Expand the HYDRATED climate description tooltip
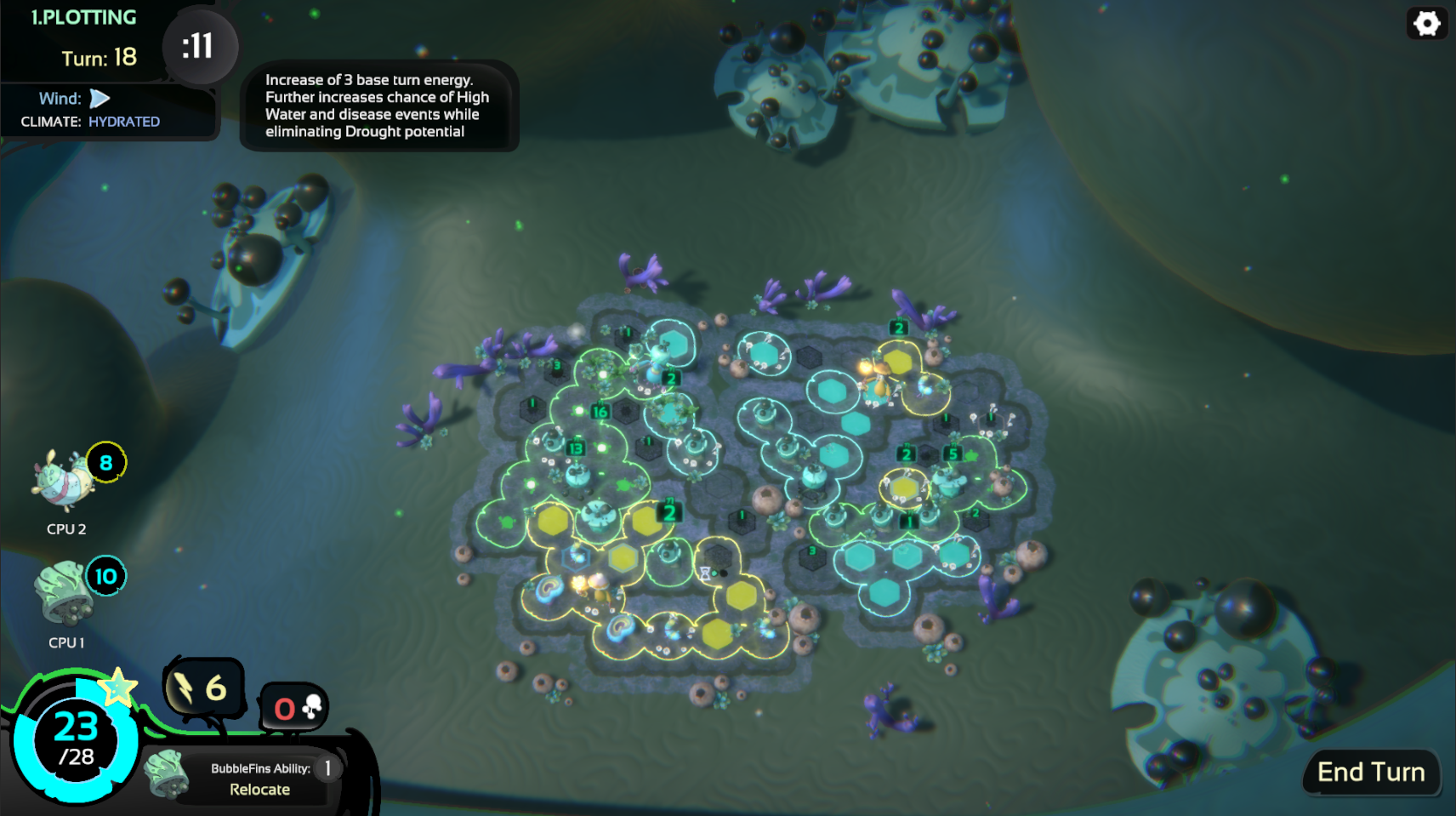 379,106
